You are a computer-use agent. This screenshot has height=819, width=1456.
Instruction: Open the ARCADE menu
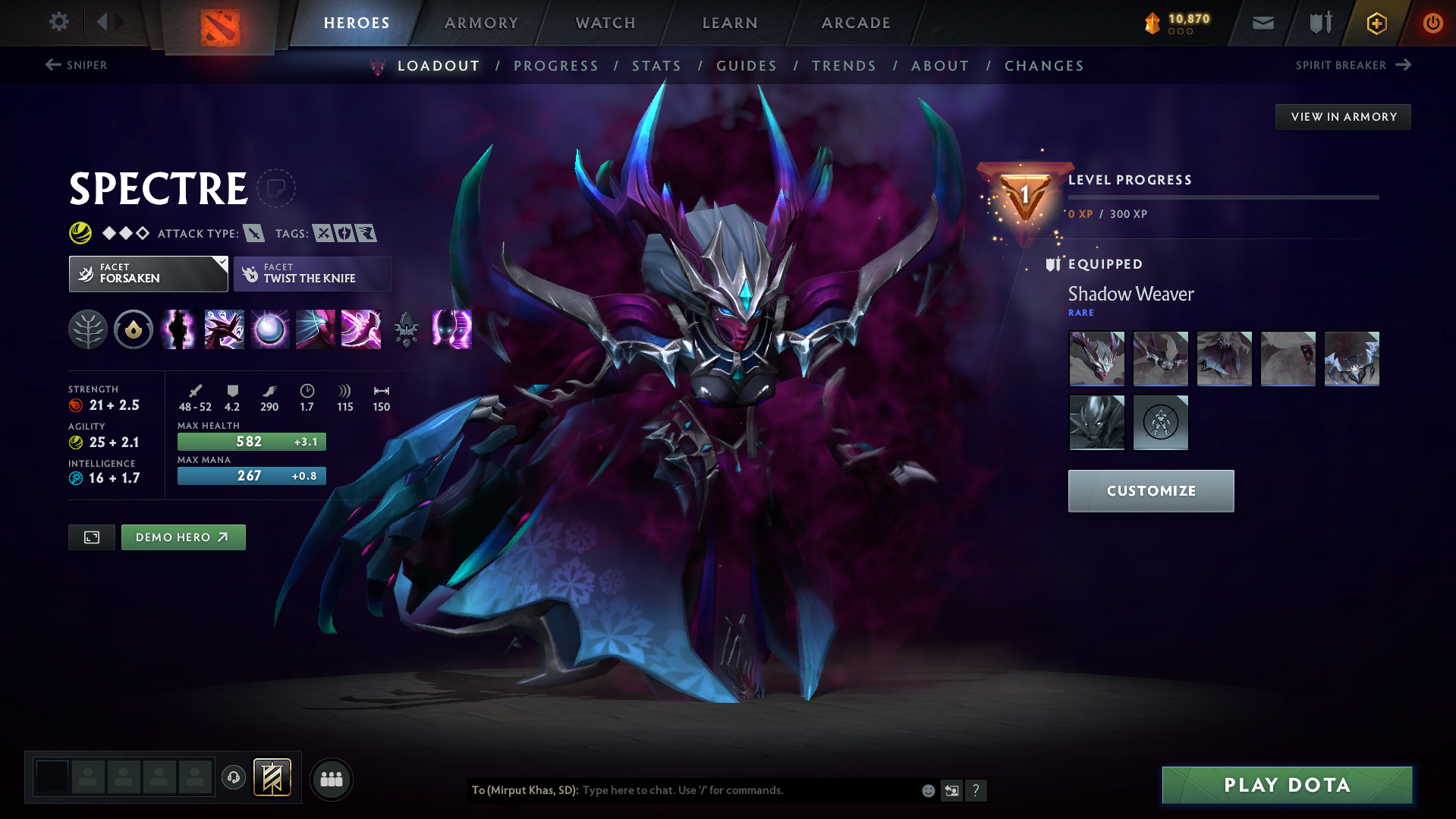coord(856,23)
